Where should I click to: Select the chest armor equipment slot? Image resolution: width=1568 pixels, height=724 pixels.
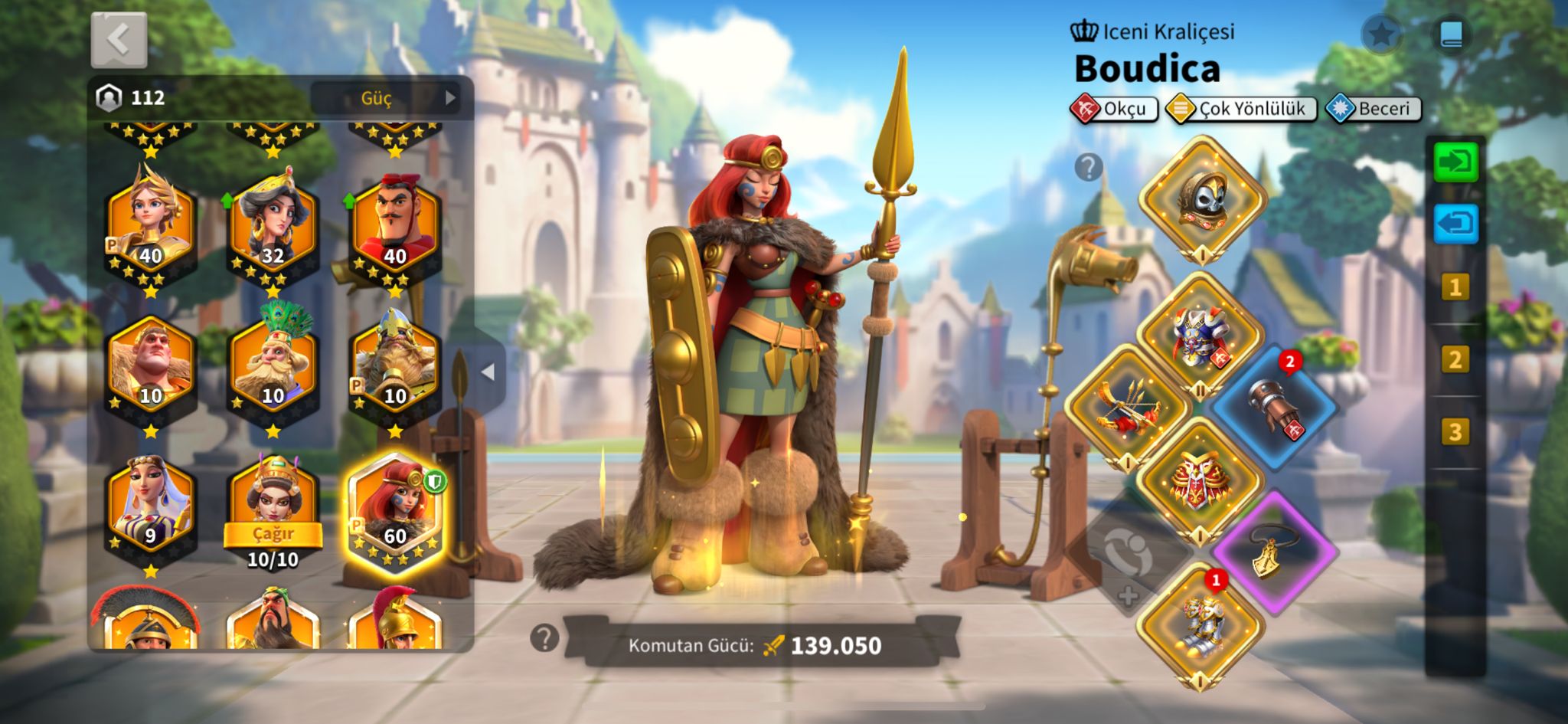(1200, 335)
